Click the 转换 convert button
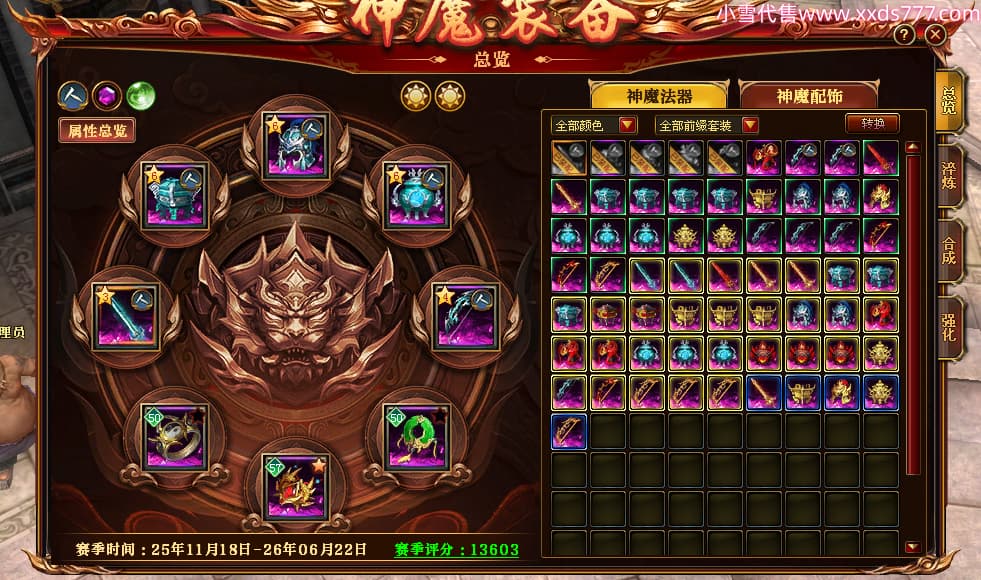This screenshot has width=981, height=580. pos(872,123)
